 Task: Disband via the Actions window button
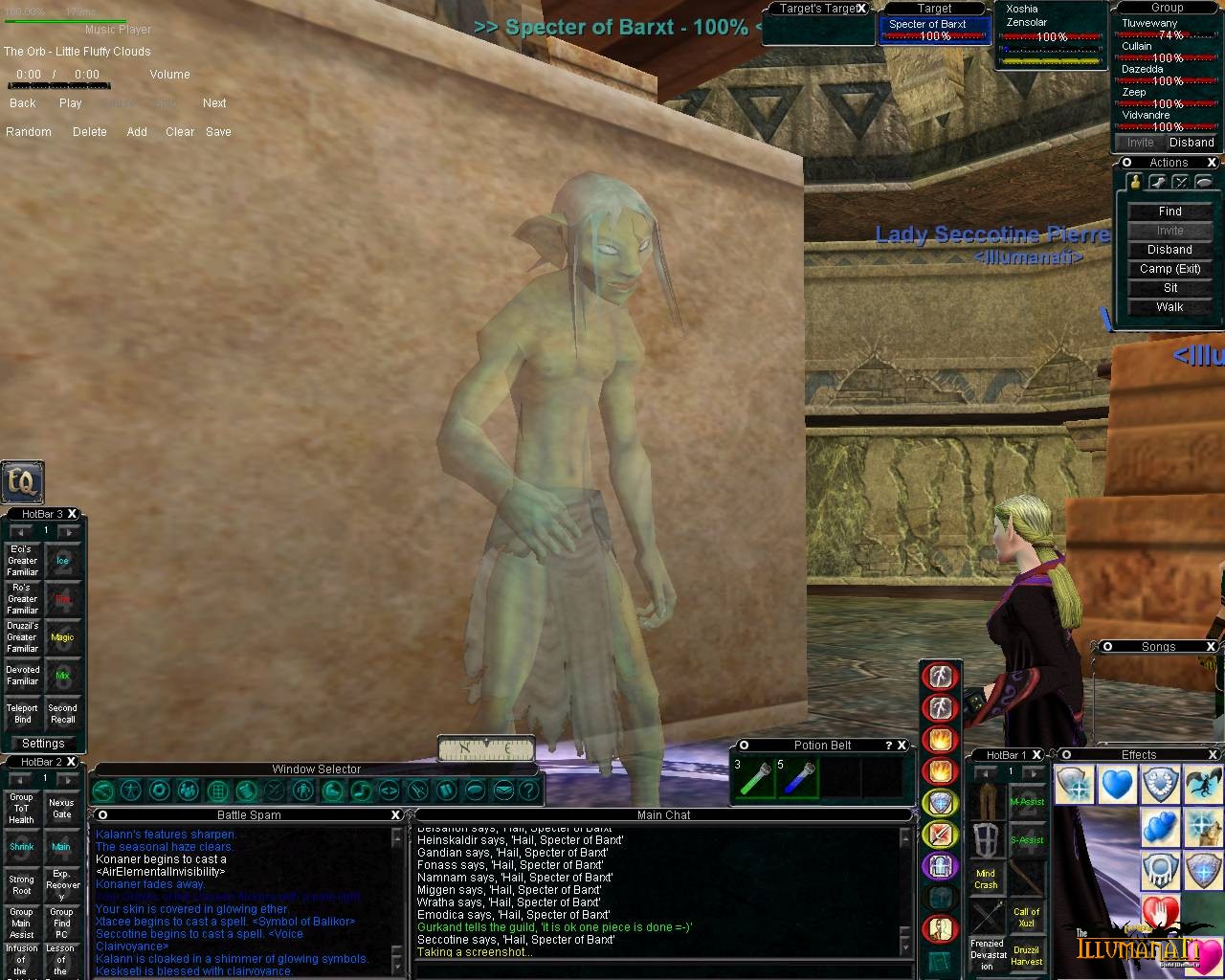(1169, 250)
